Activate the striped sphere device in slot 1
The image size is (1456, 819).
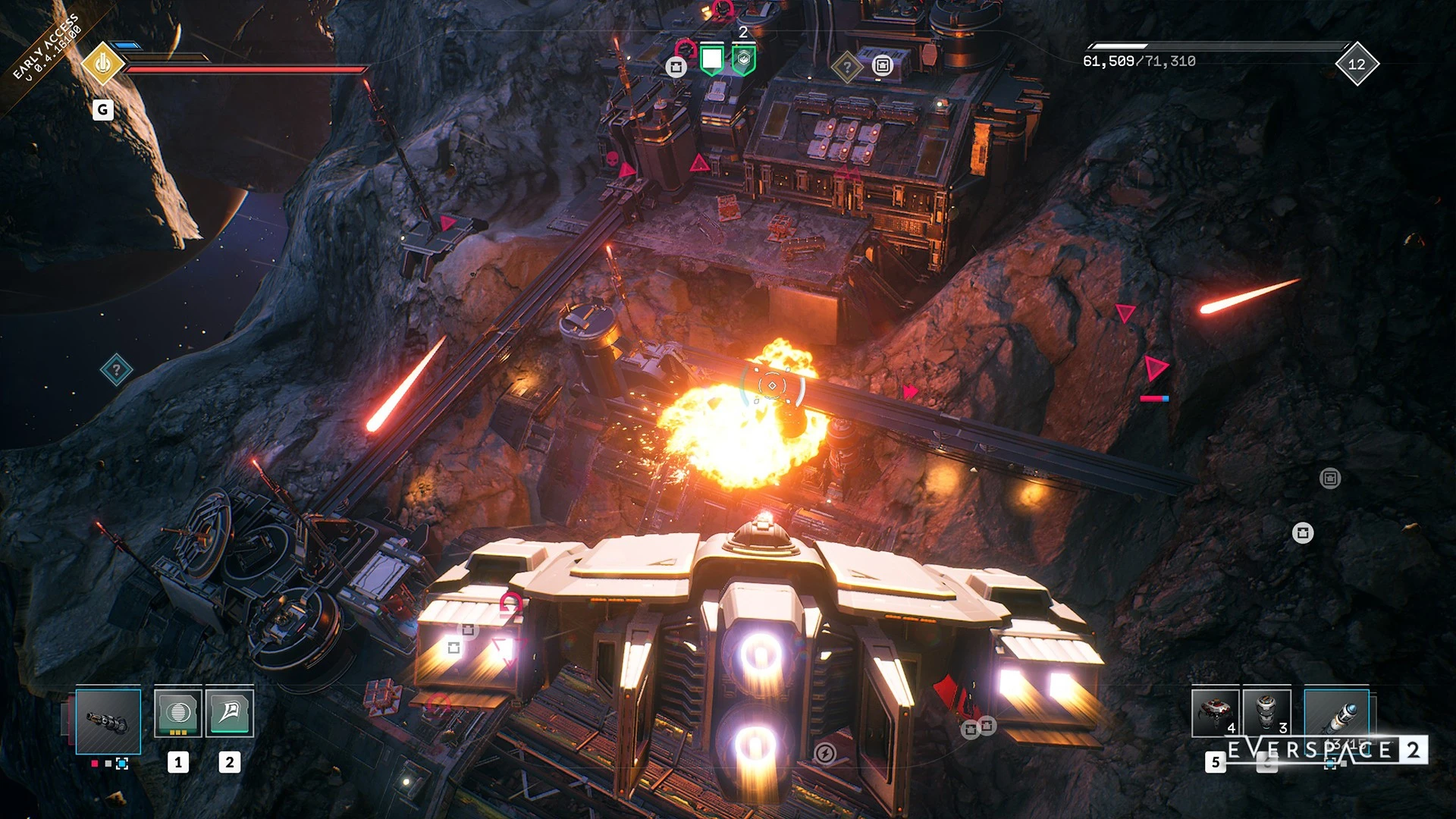pyautogui.click(x=178, y=713)
